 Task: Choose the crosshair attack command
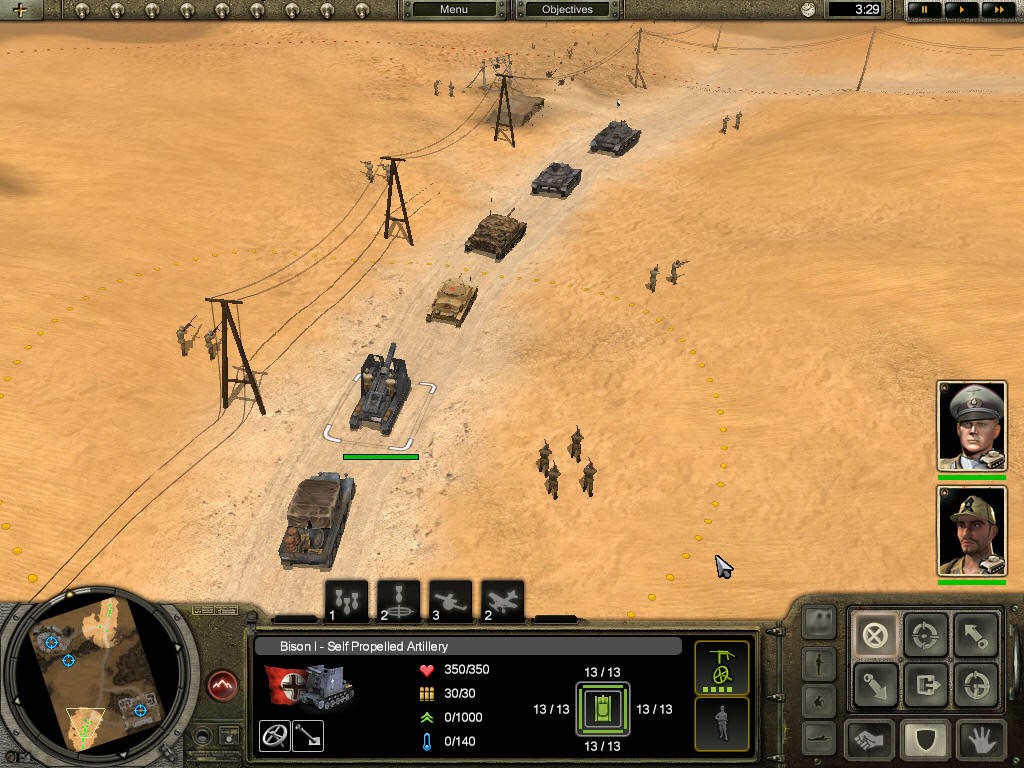(927, 634)
